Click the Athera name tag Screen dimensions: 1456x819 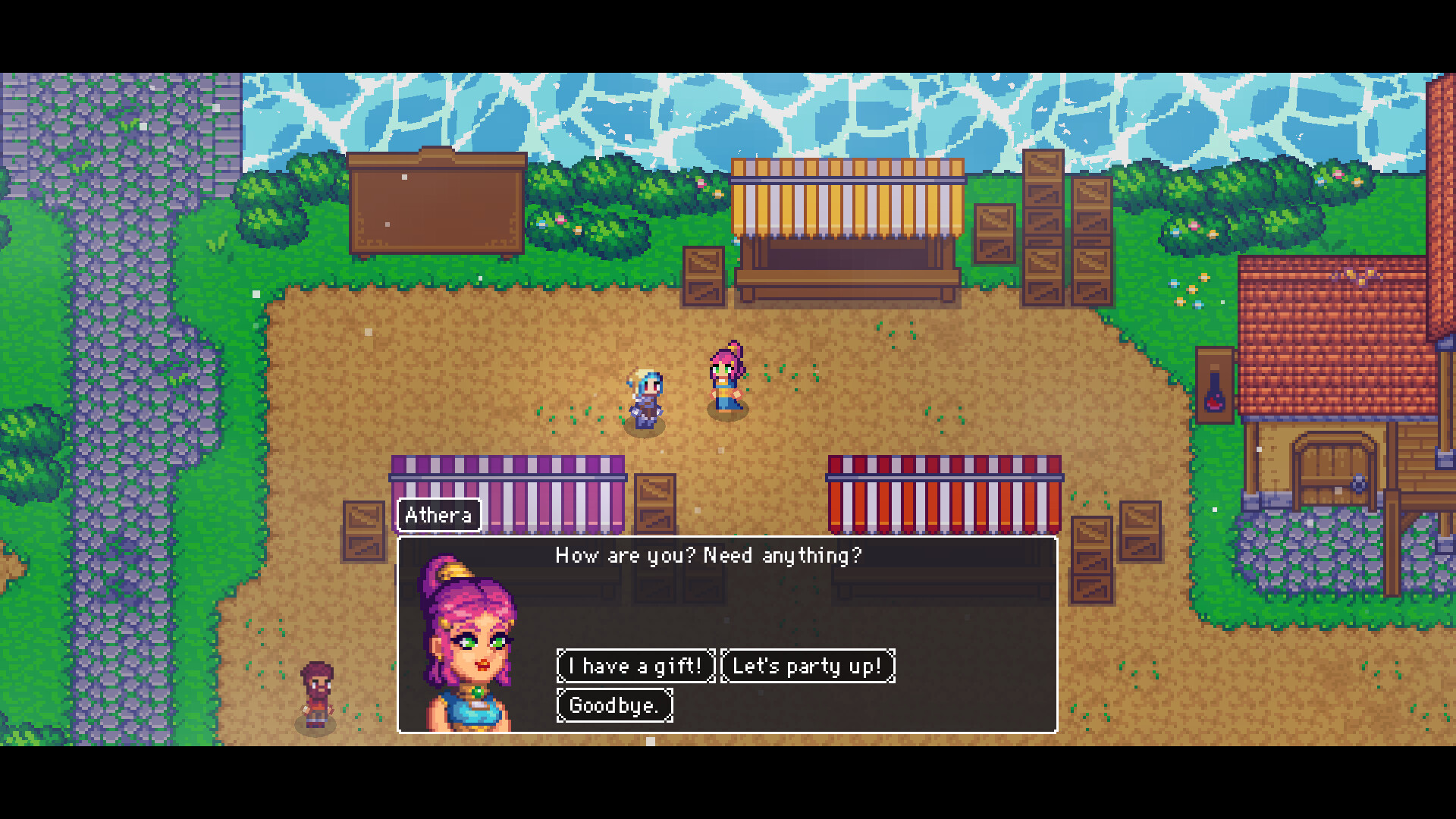coord(438,516)
